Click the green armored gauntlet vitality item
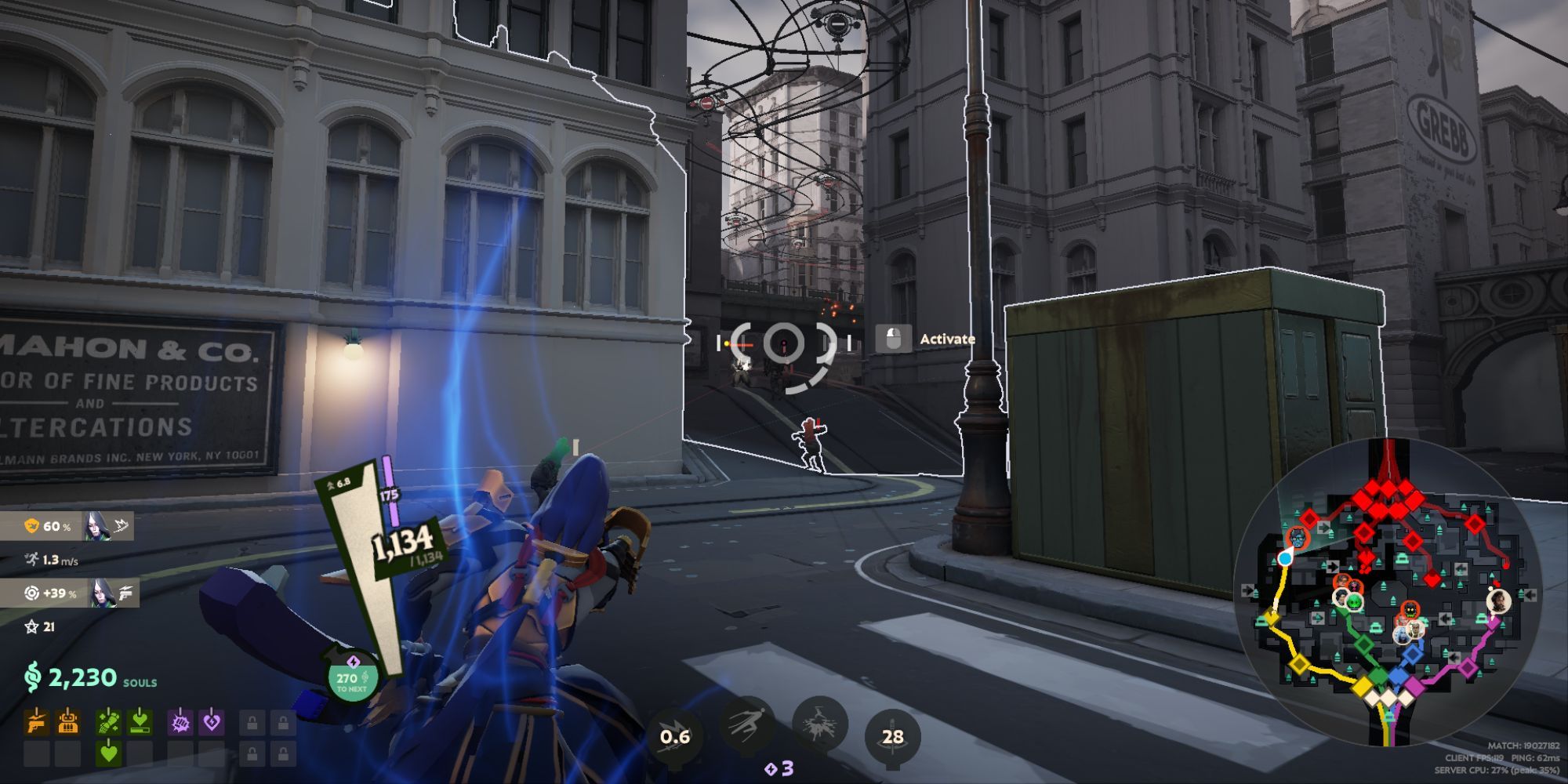This screenshot has width=1568, height=784. point(109,721)
